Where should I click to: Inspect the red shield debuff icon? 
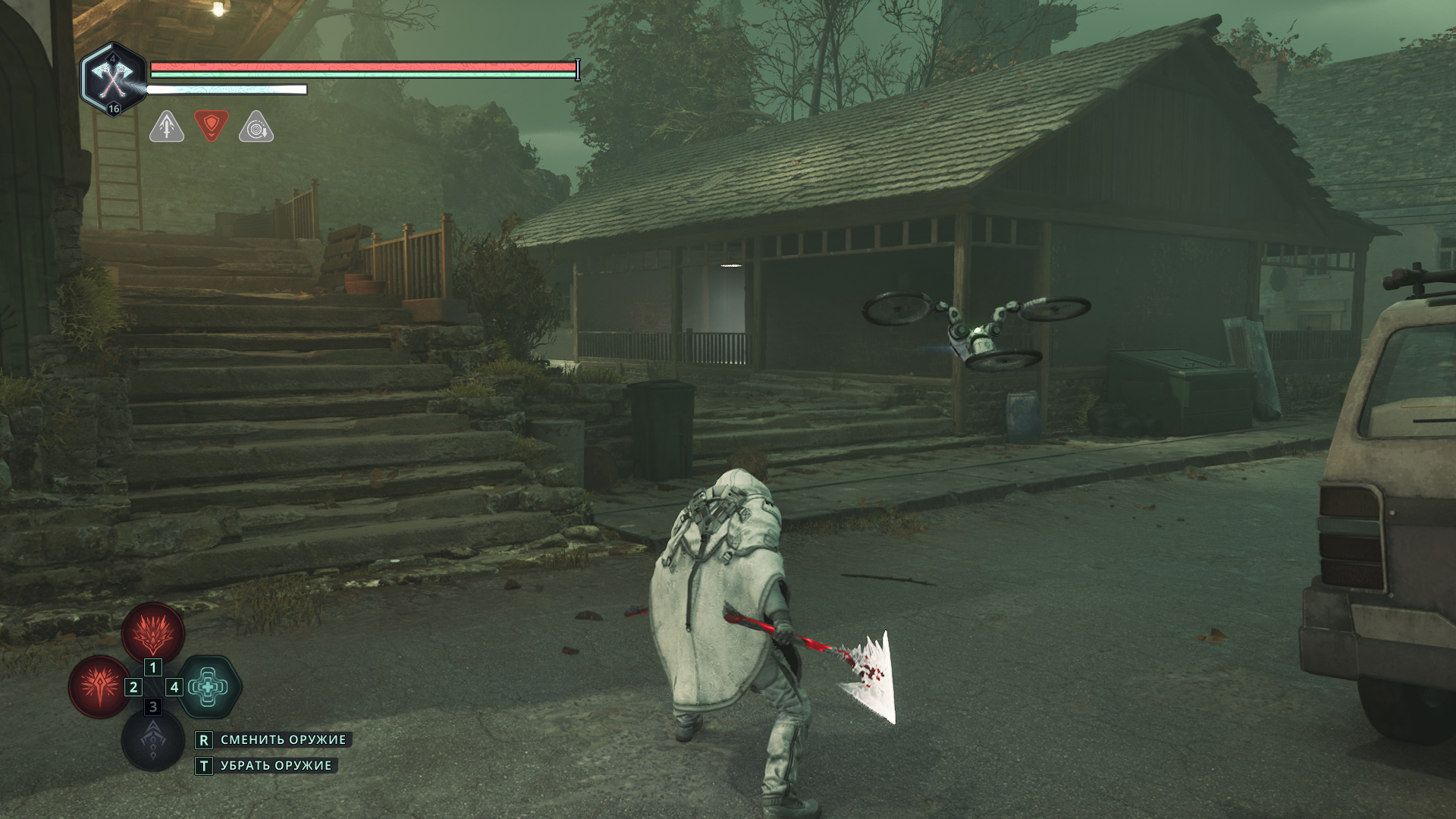point(212,126)
